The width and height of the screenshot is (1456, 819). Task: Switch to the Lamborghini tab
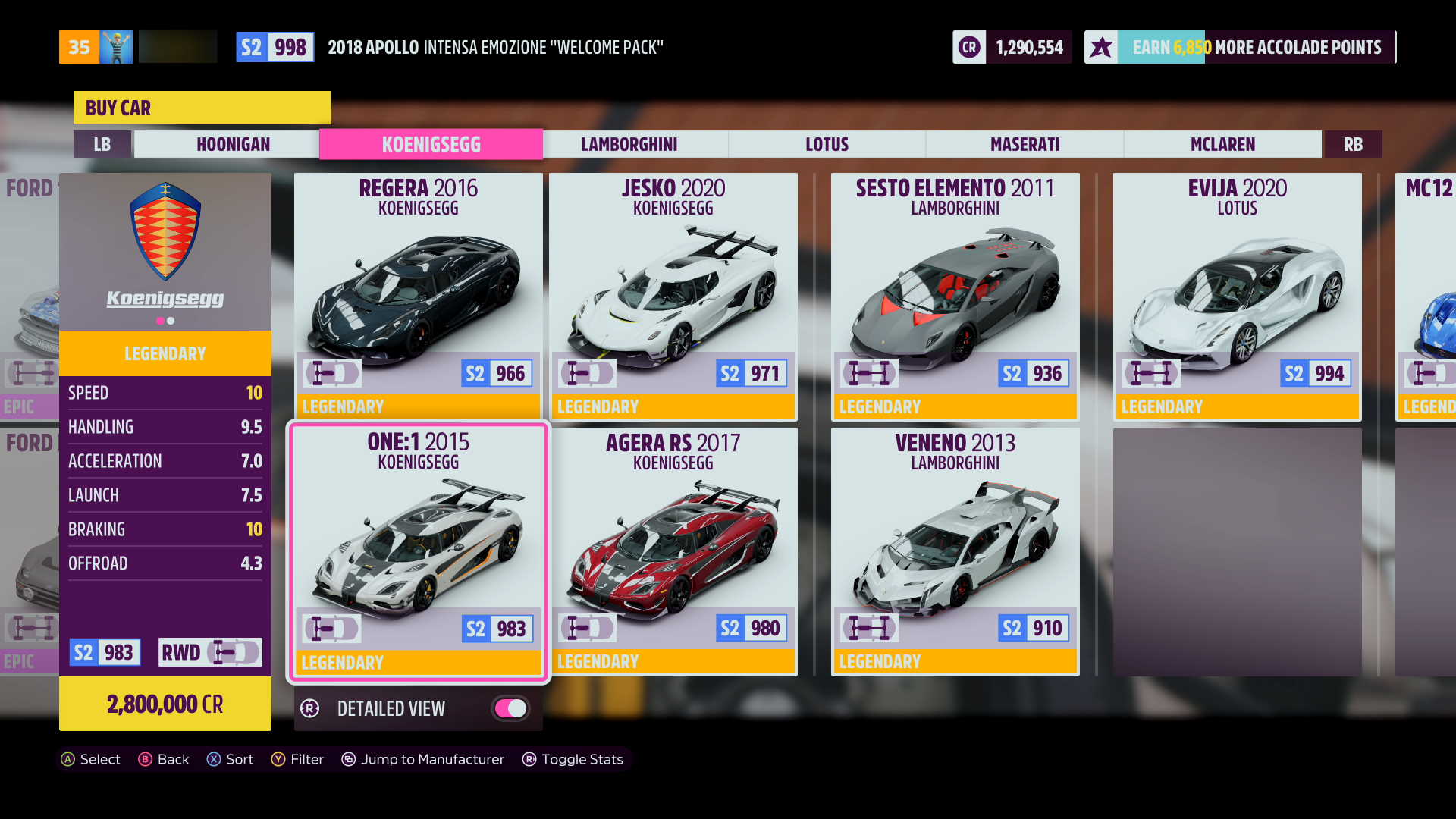pyautogui.click(x=630, y=144)
